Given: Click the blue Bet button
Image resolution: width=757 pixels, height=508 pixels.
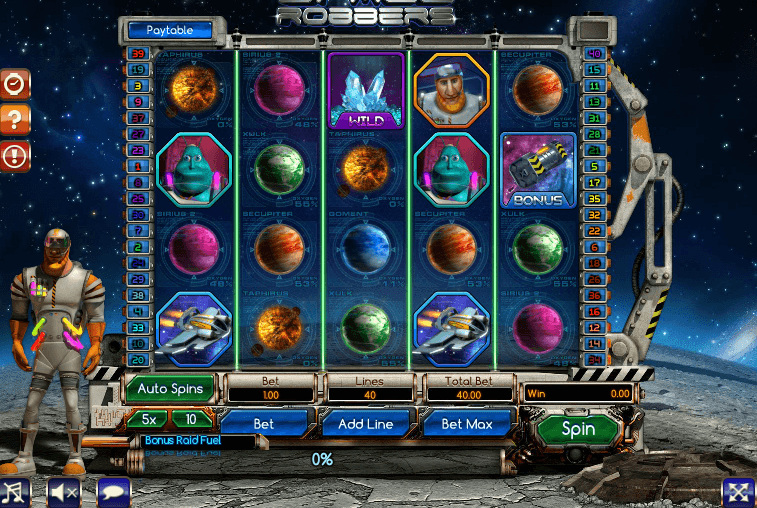Looking at the screenshot, I should tap(263, 424).
